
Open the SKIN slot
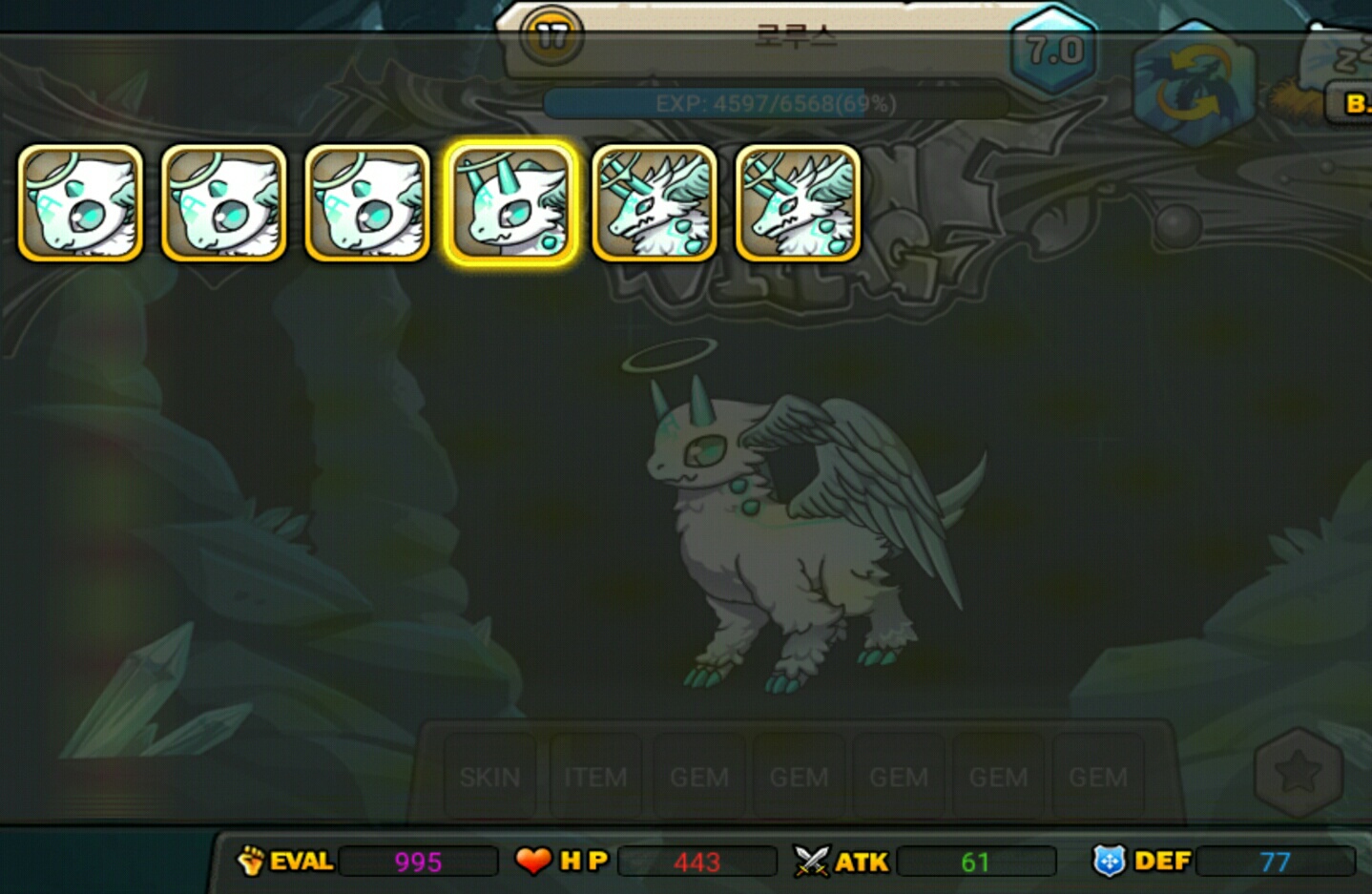pyautogui.click(x=489, y=777)
